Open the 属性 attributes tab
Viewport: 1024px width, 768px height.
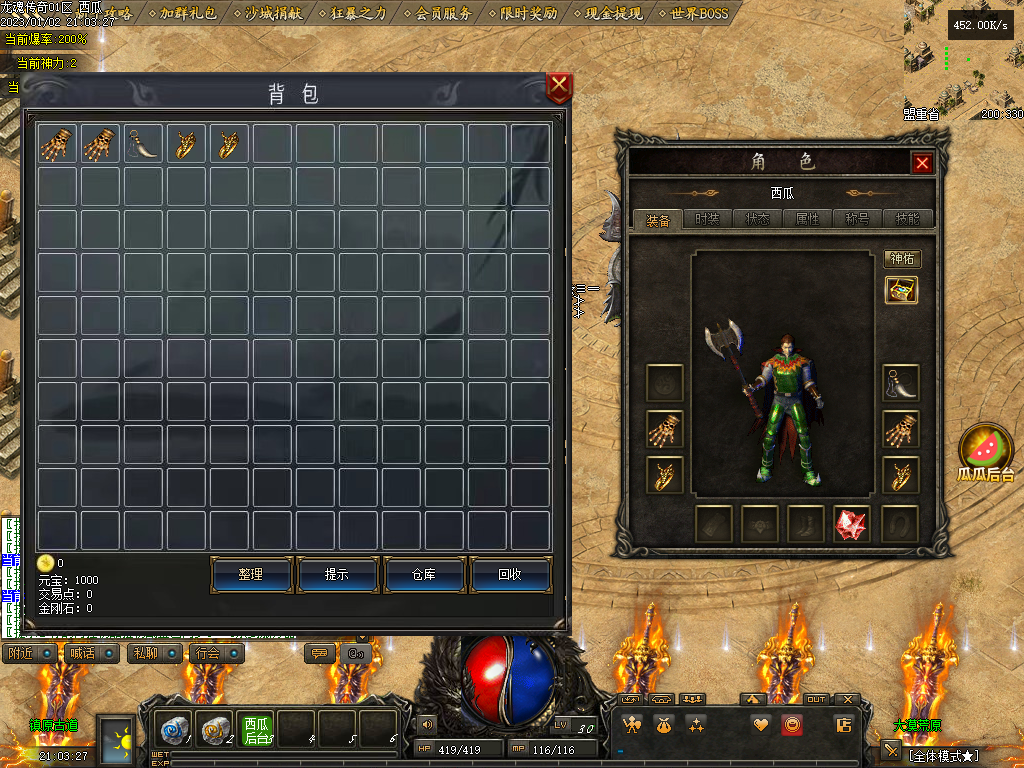coord(808,219)
